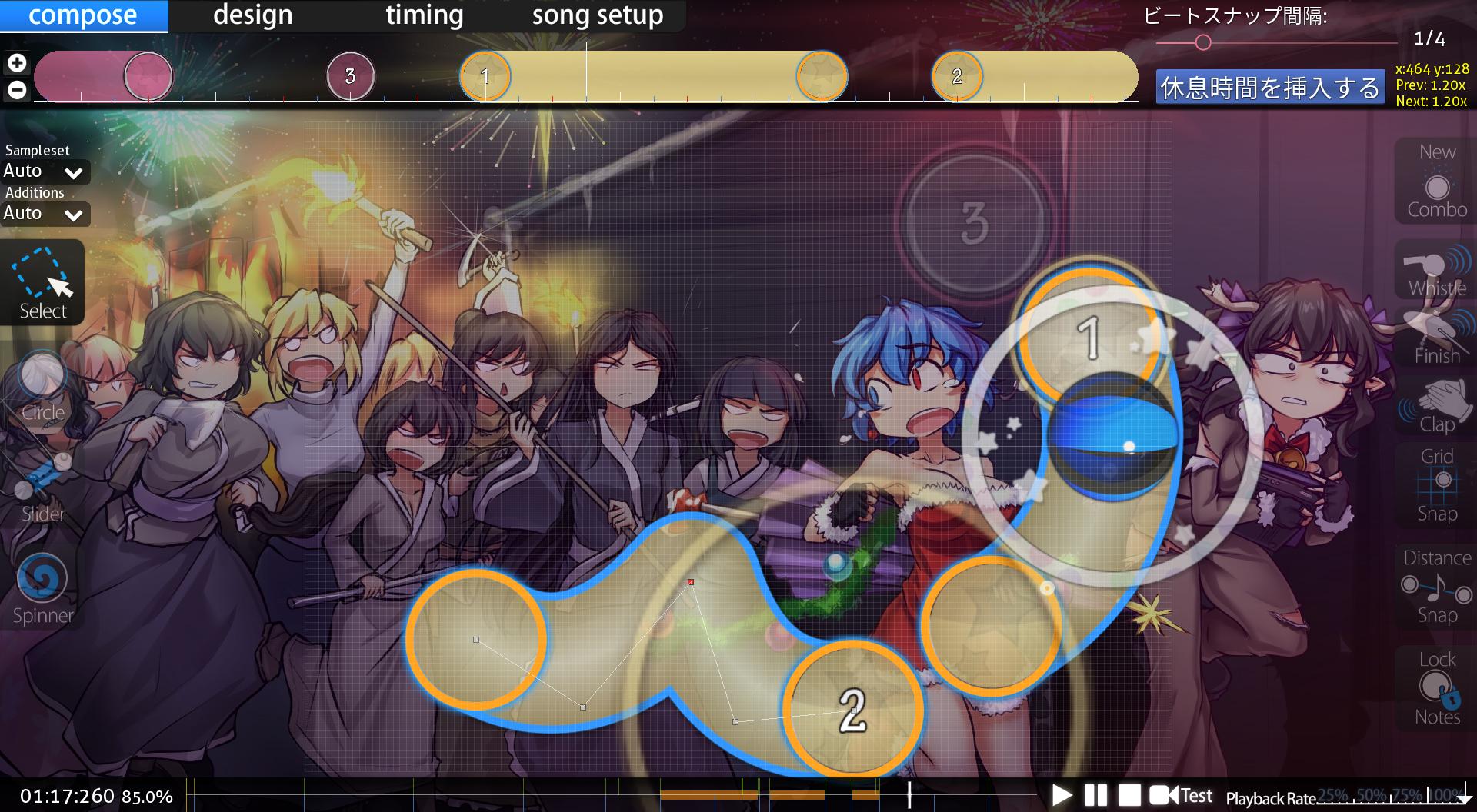Open the timing tab
1477x812 pixels.
tap(424, 15)
